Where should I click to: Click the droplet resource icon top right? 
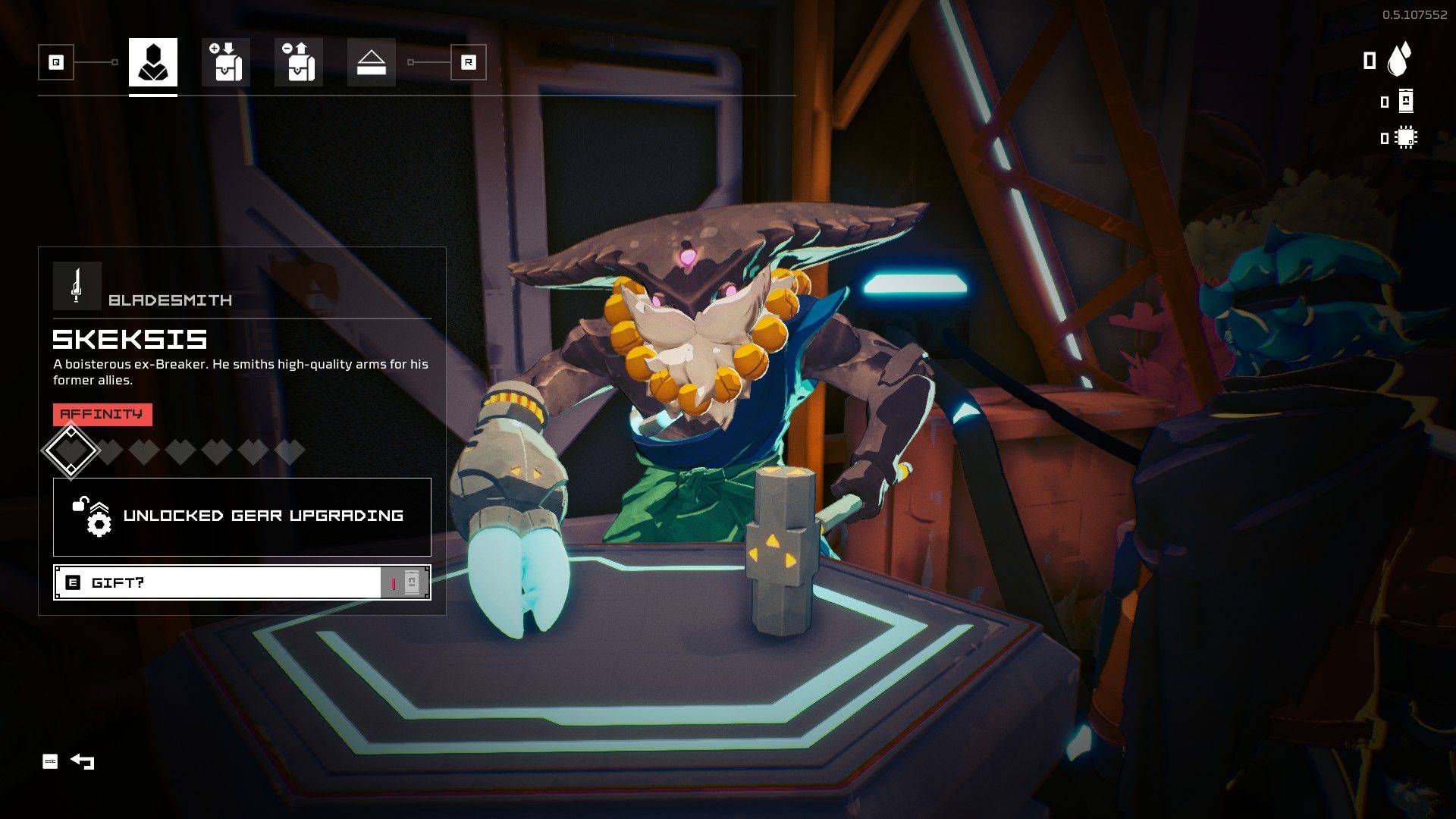[1399, 58]
